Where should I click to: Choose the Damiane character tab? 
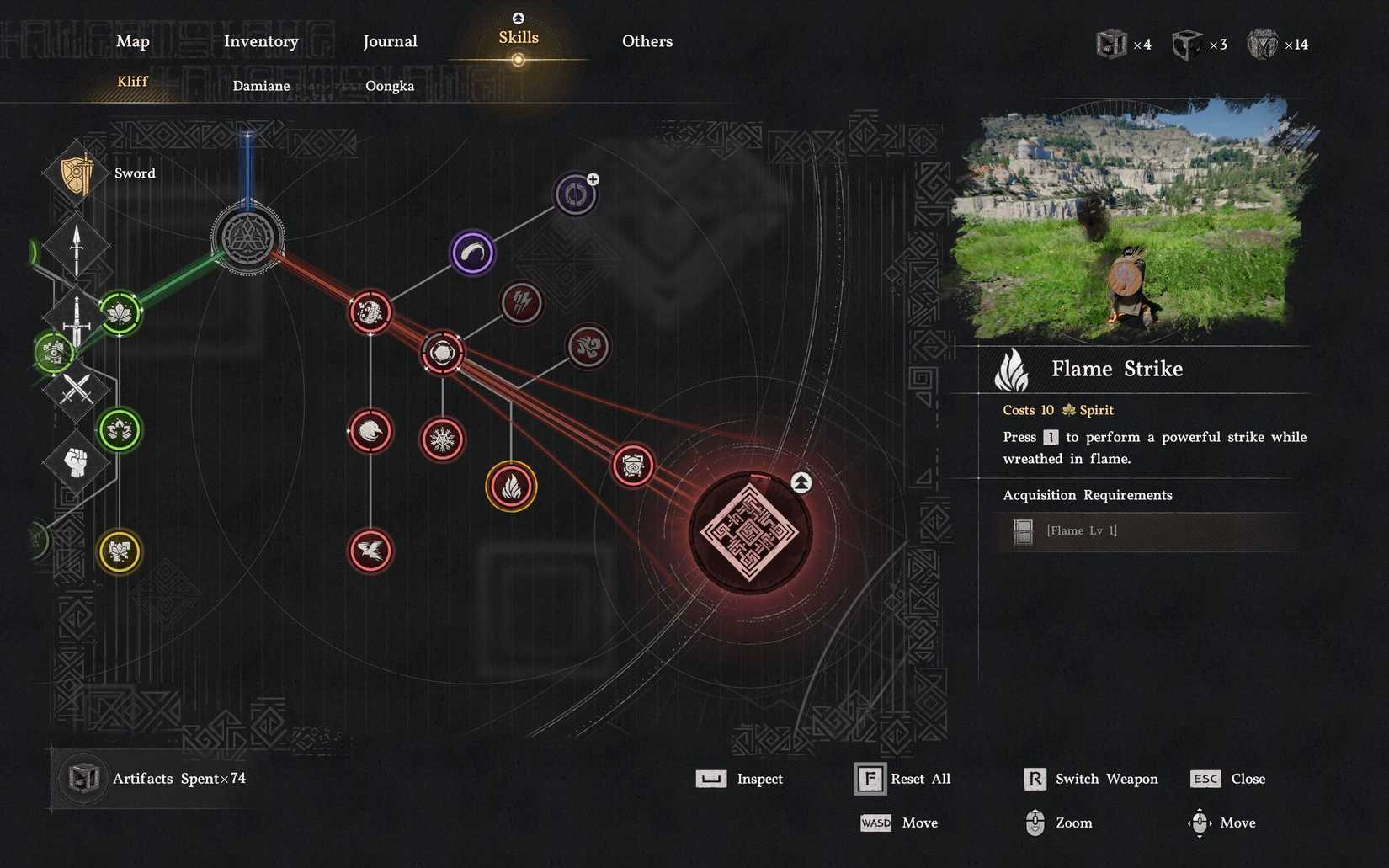click(261, 86)
